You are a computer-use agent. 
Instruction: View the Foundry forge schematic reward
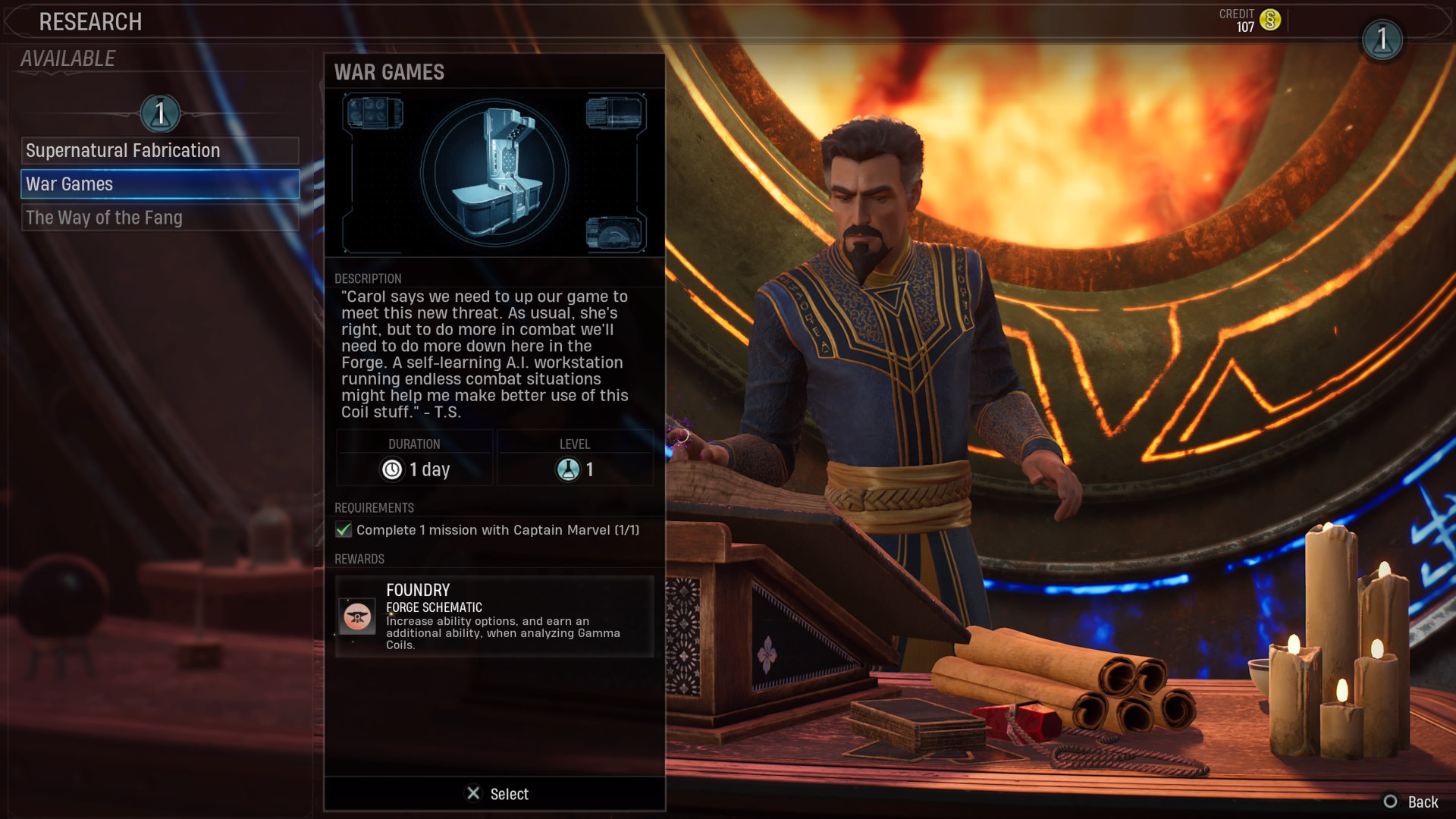point(494,617)
